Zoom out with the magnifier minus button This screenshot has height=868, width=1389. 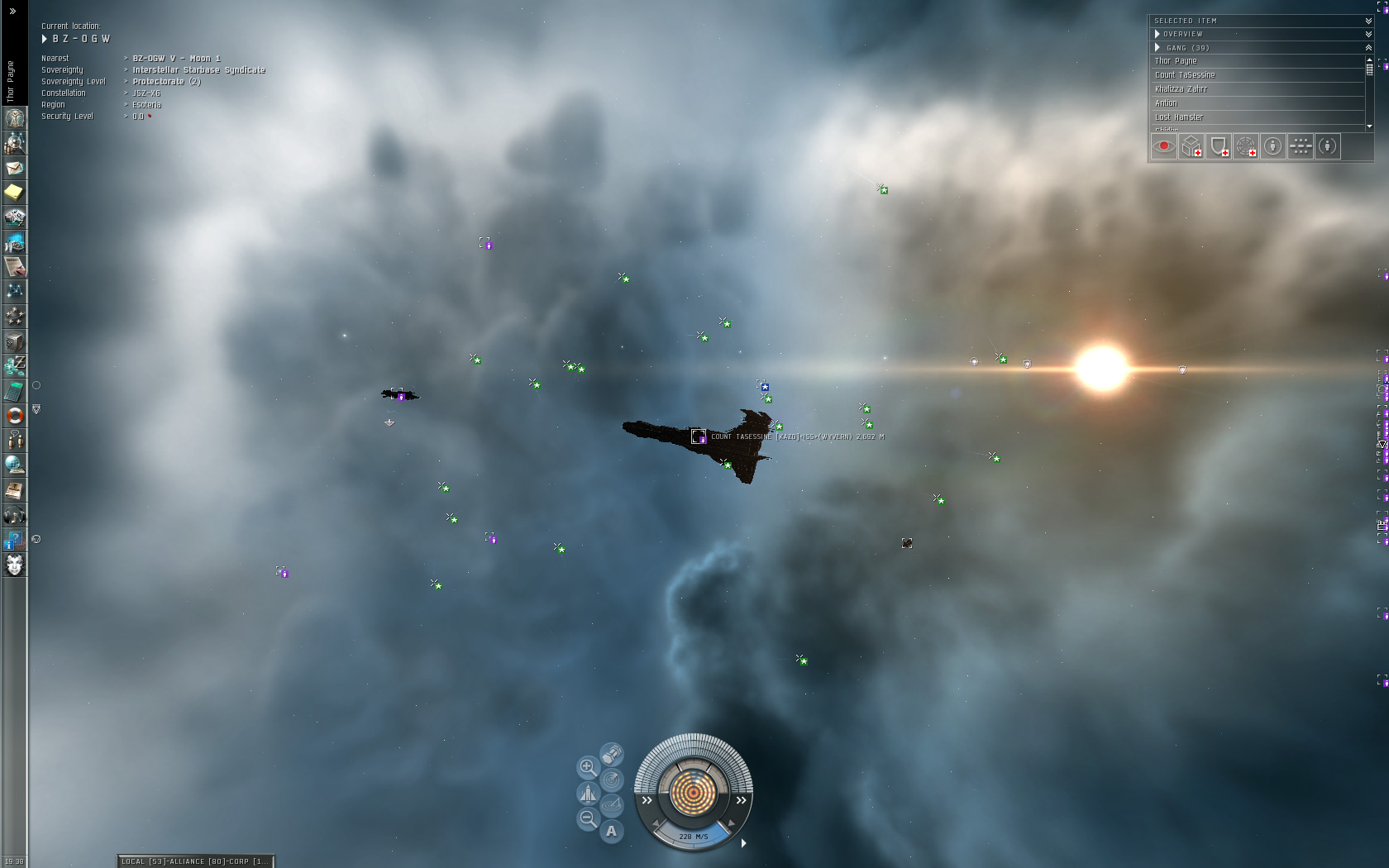[x=587, y=819]
